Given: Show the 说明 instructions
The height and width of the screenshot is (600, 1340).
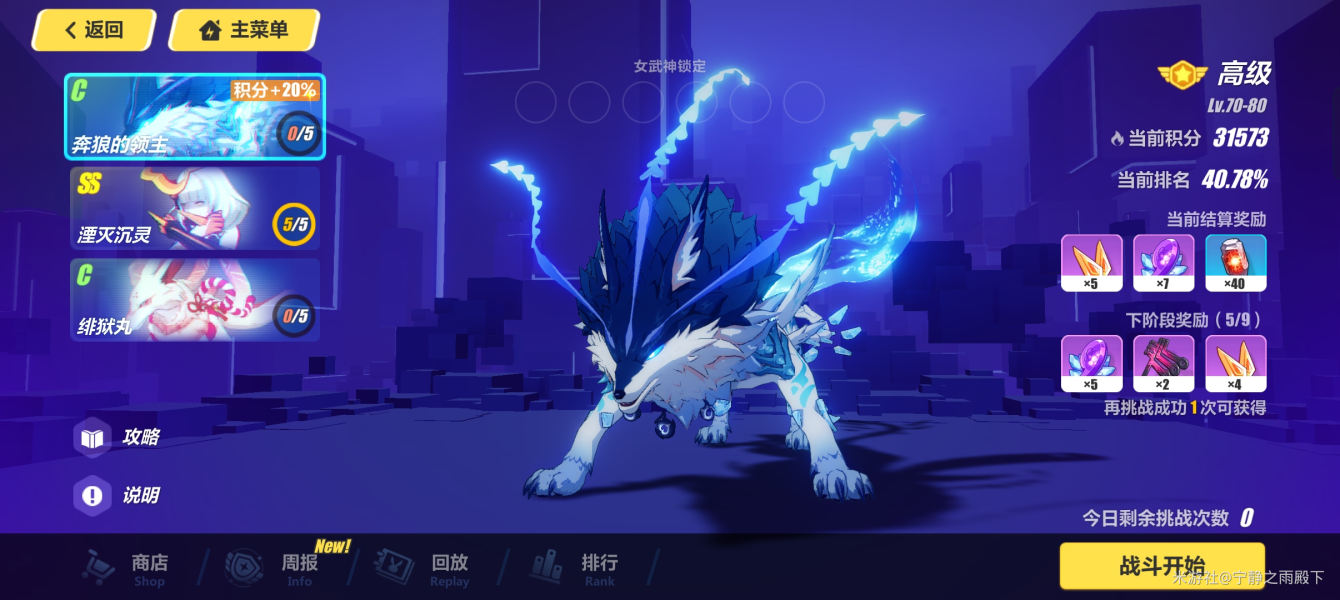Looking at the screenshot, I should click(x=120, y=495).
